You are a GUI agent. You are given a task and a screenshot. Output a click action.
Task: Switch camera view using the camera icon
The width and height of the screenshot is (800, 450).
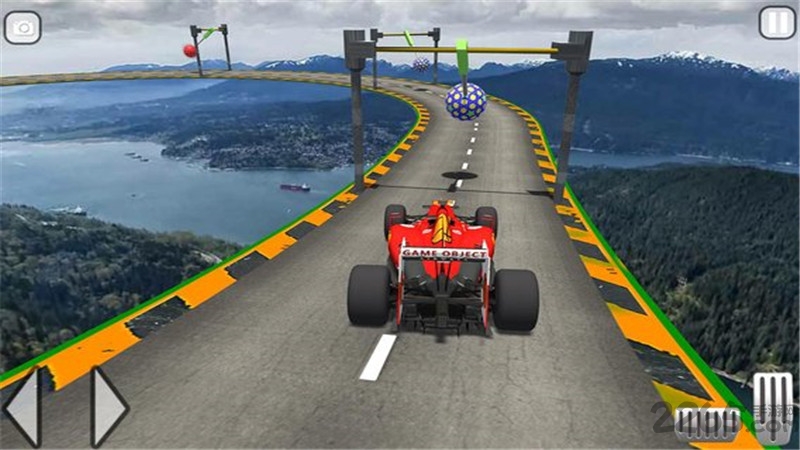point(22,27)
